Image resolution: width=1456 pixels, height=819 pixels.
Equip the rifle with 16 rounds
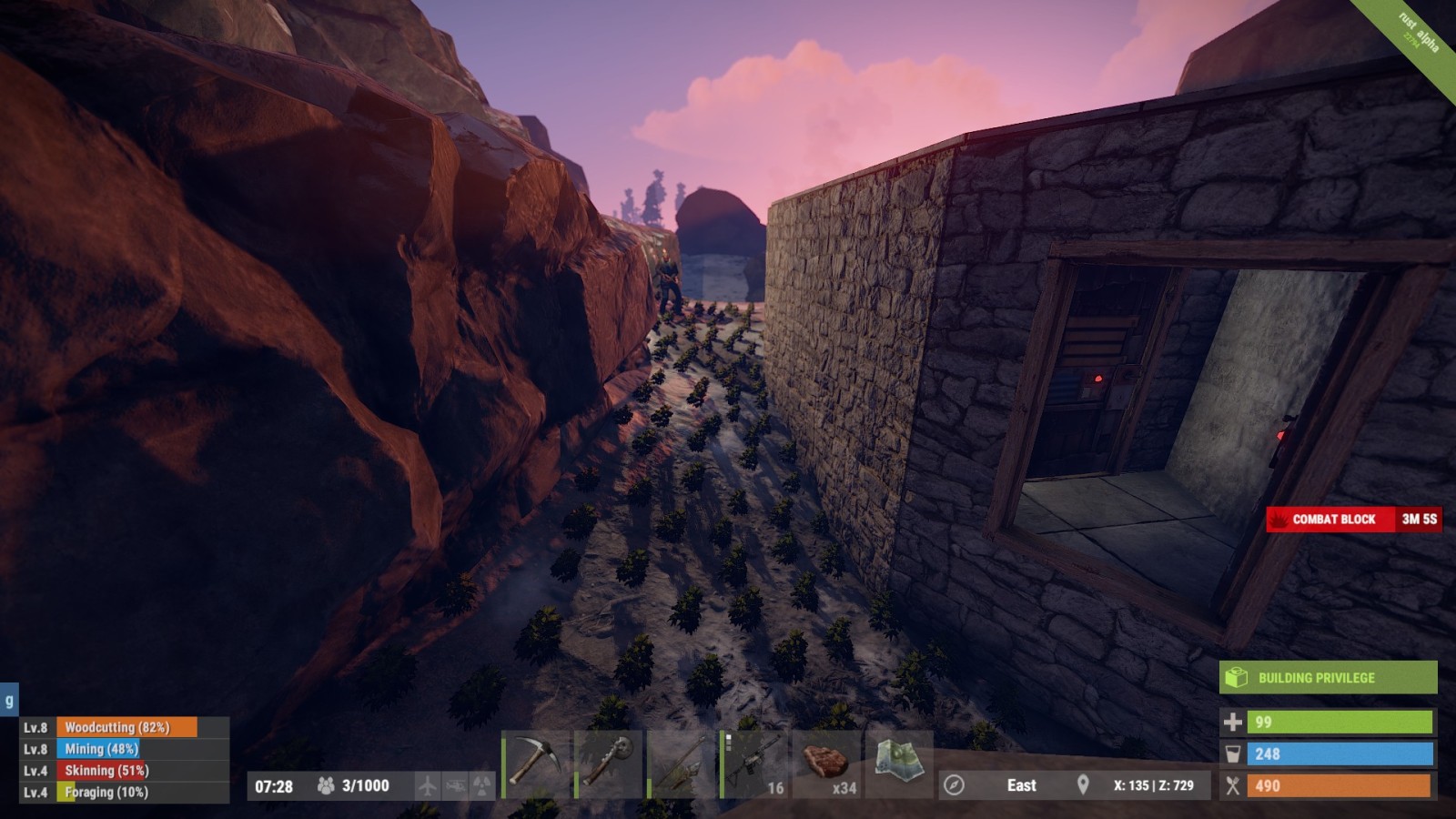pyautogui.click(x=753, y=764)
